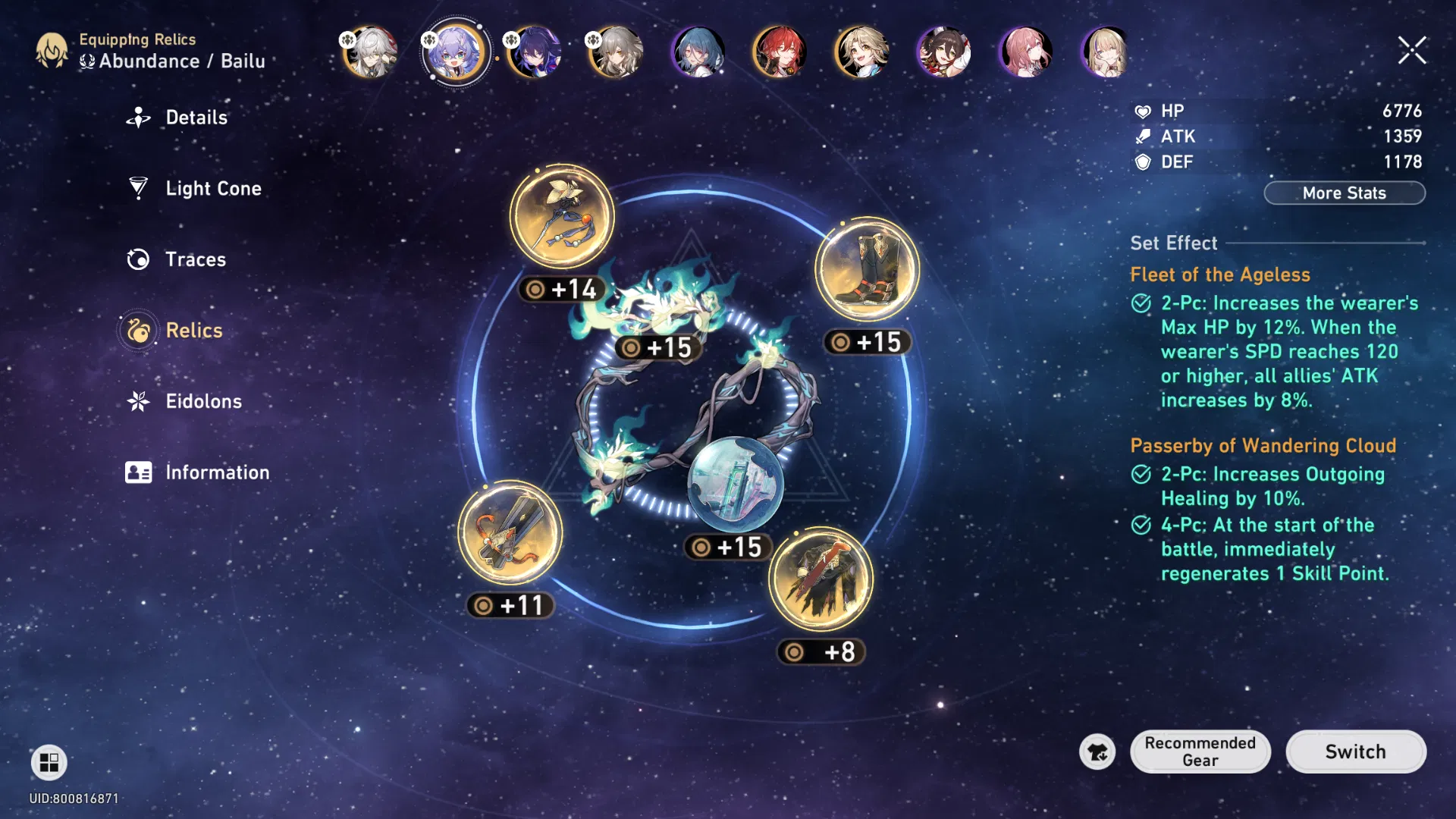The height and width of the screenshot is (819, 1456).
Task: Switch to the red-haired Himeko character tab
Action: click(780, 52)
